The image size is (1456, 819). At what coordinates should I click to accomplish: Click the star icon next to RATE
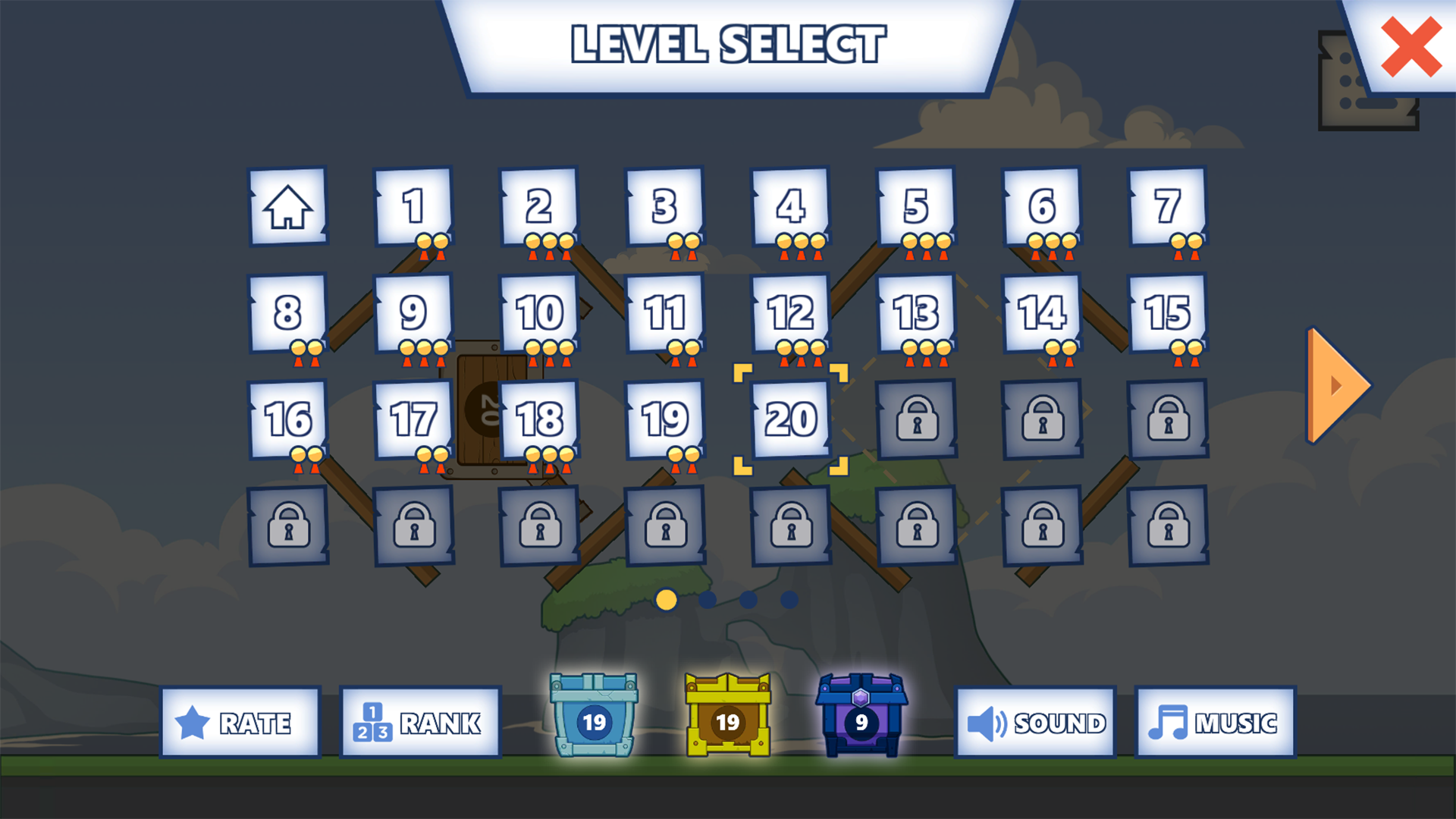(191, 722)
